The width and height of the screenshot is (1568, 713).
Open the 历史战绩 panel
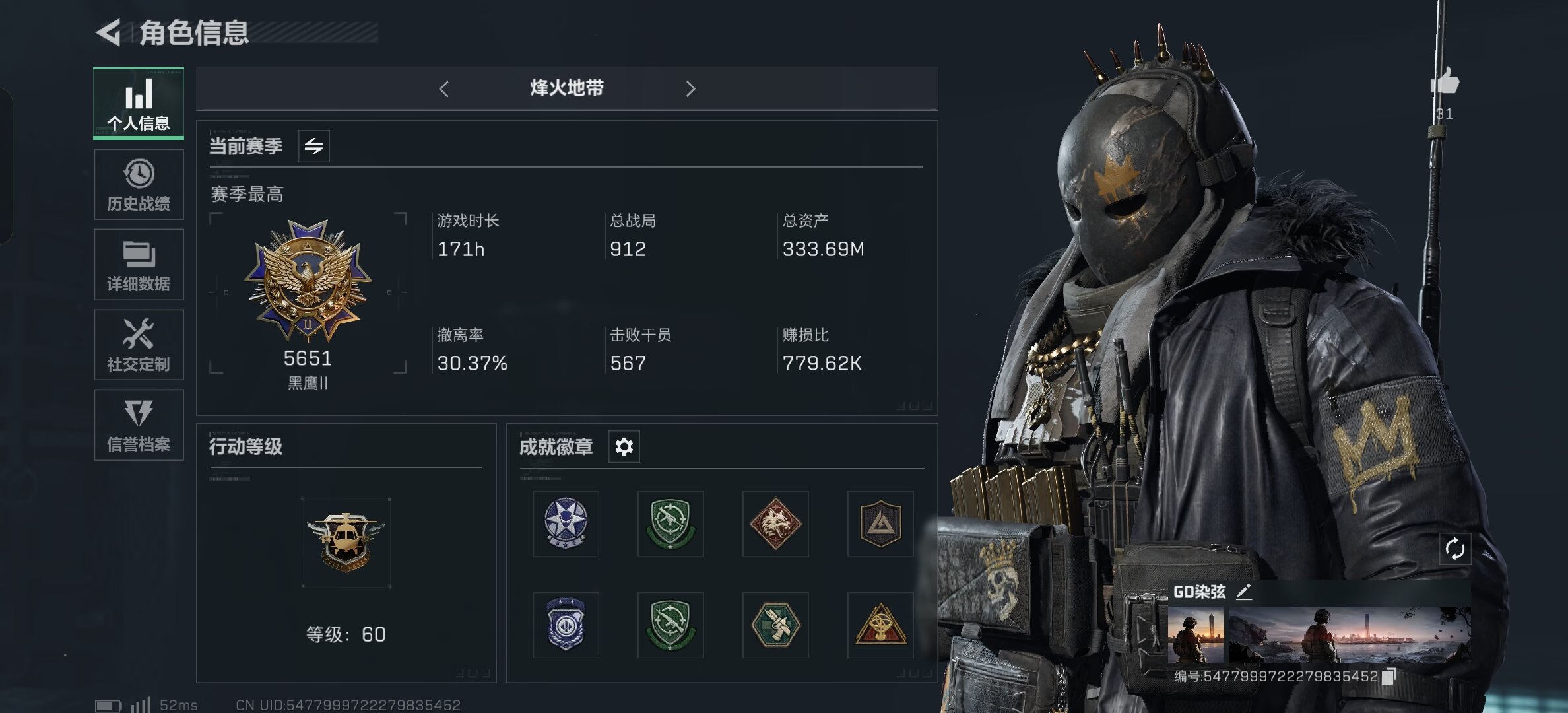(139, 184)
